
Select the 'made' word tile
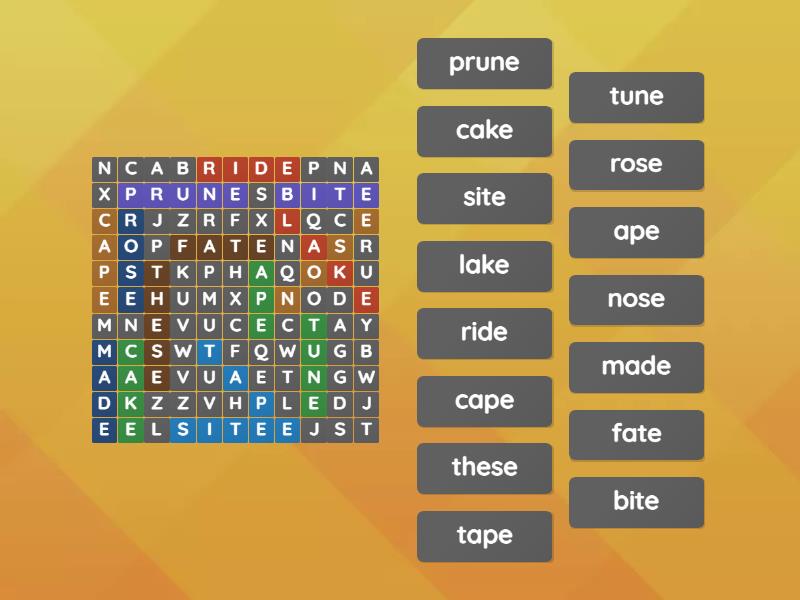636,367
